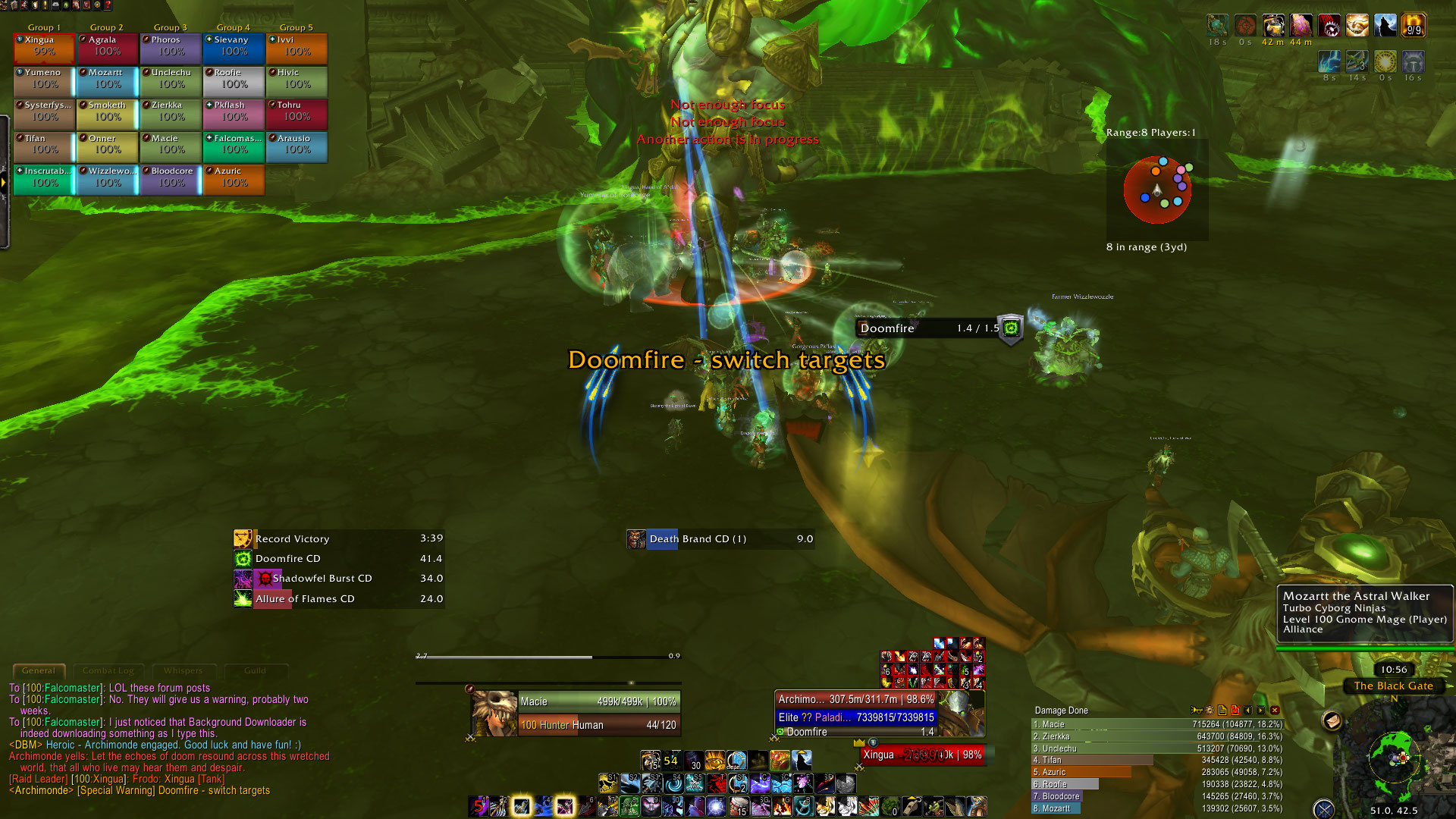The image size is (1456, 819).
Task: Switch to the General chat tab
Action: [39, 670]
